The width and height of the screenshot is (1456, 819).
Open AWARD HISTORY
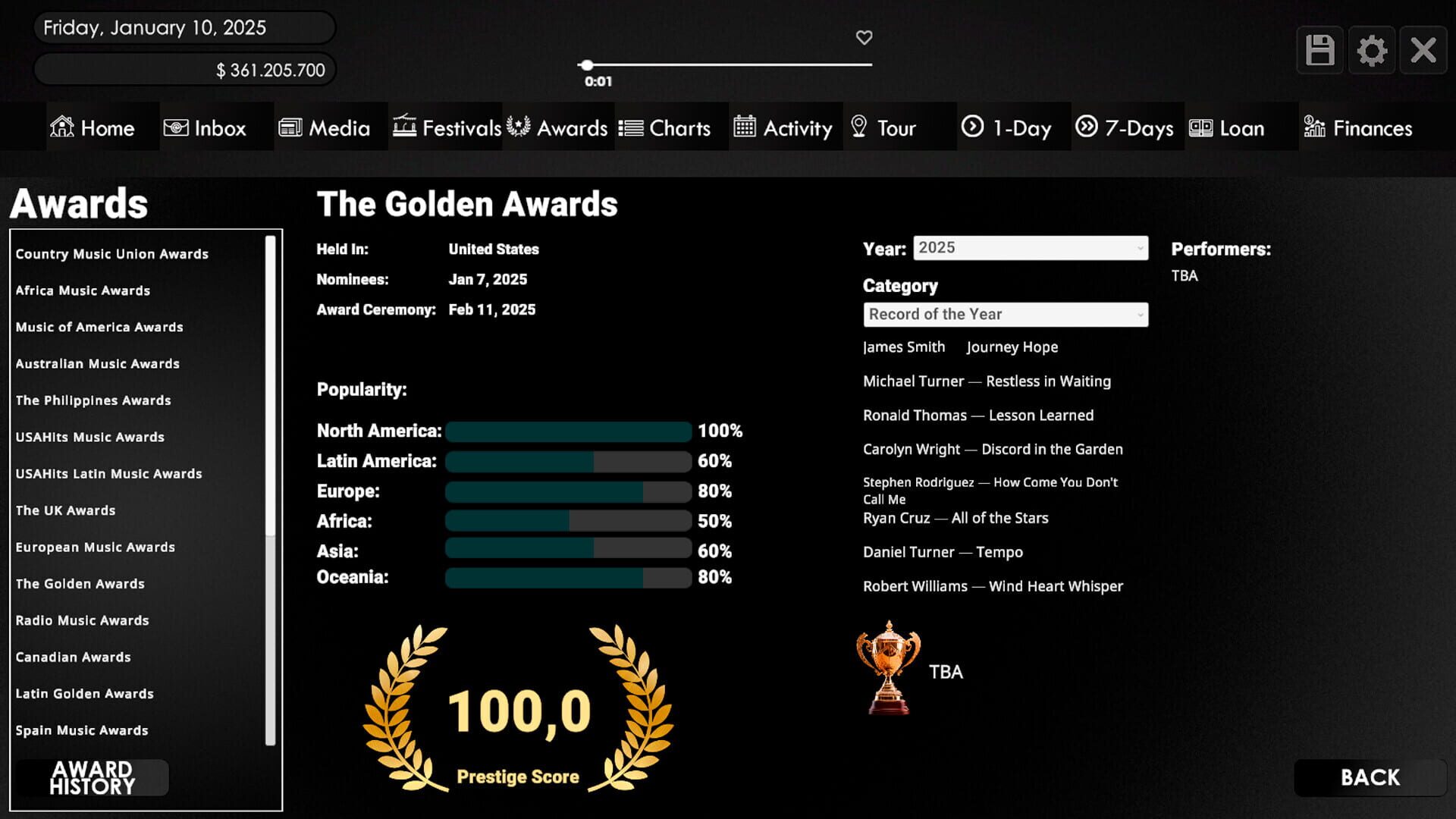click(x=93, y=777)
